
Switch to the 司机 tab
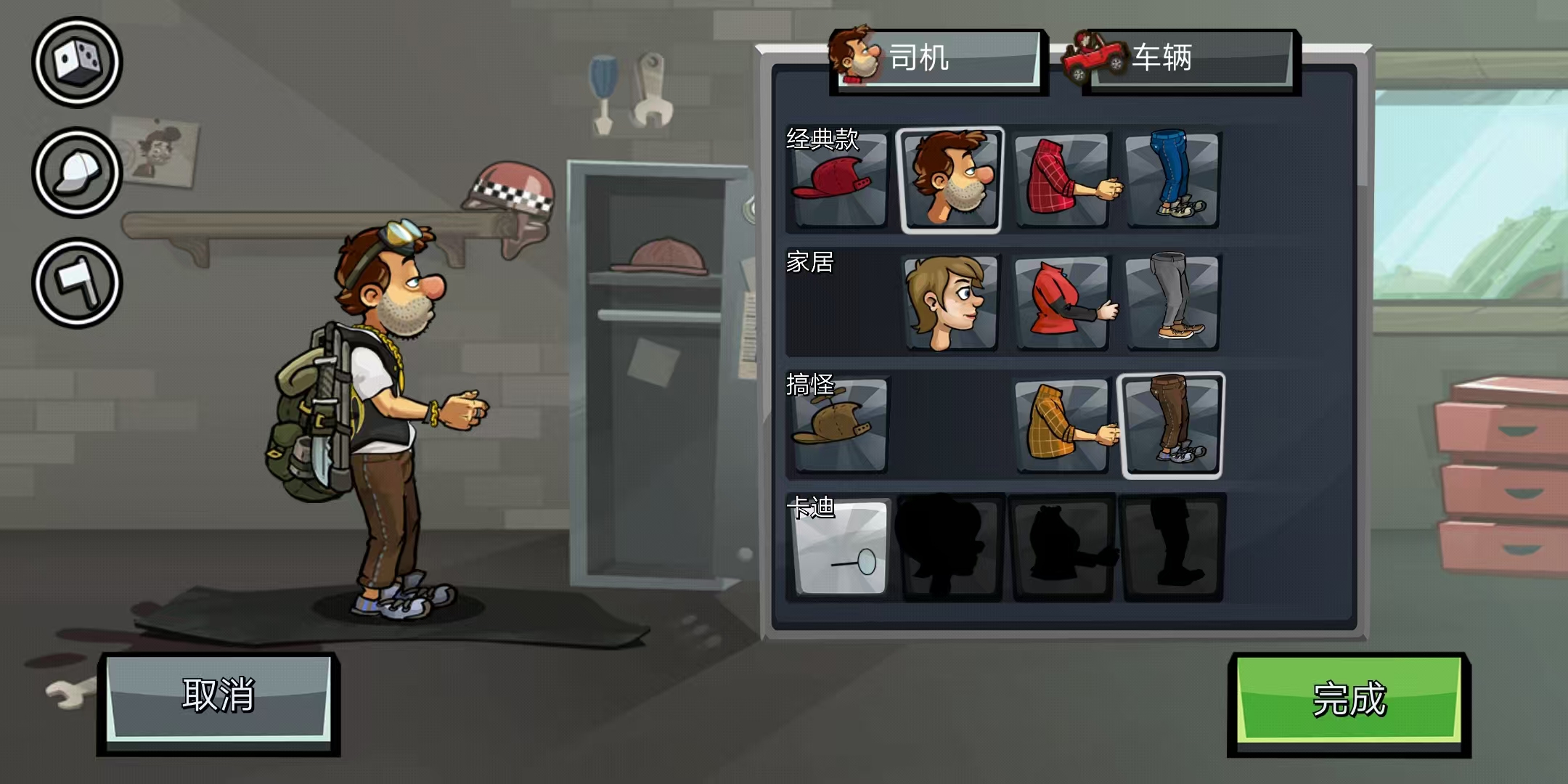click(936, 62)
